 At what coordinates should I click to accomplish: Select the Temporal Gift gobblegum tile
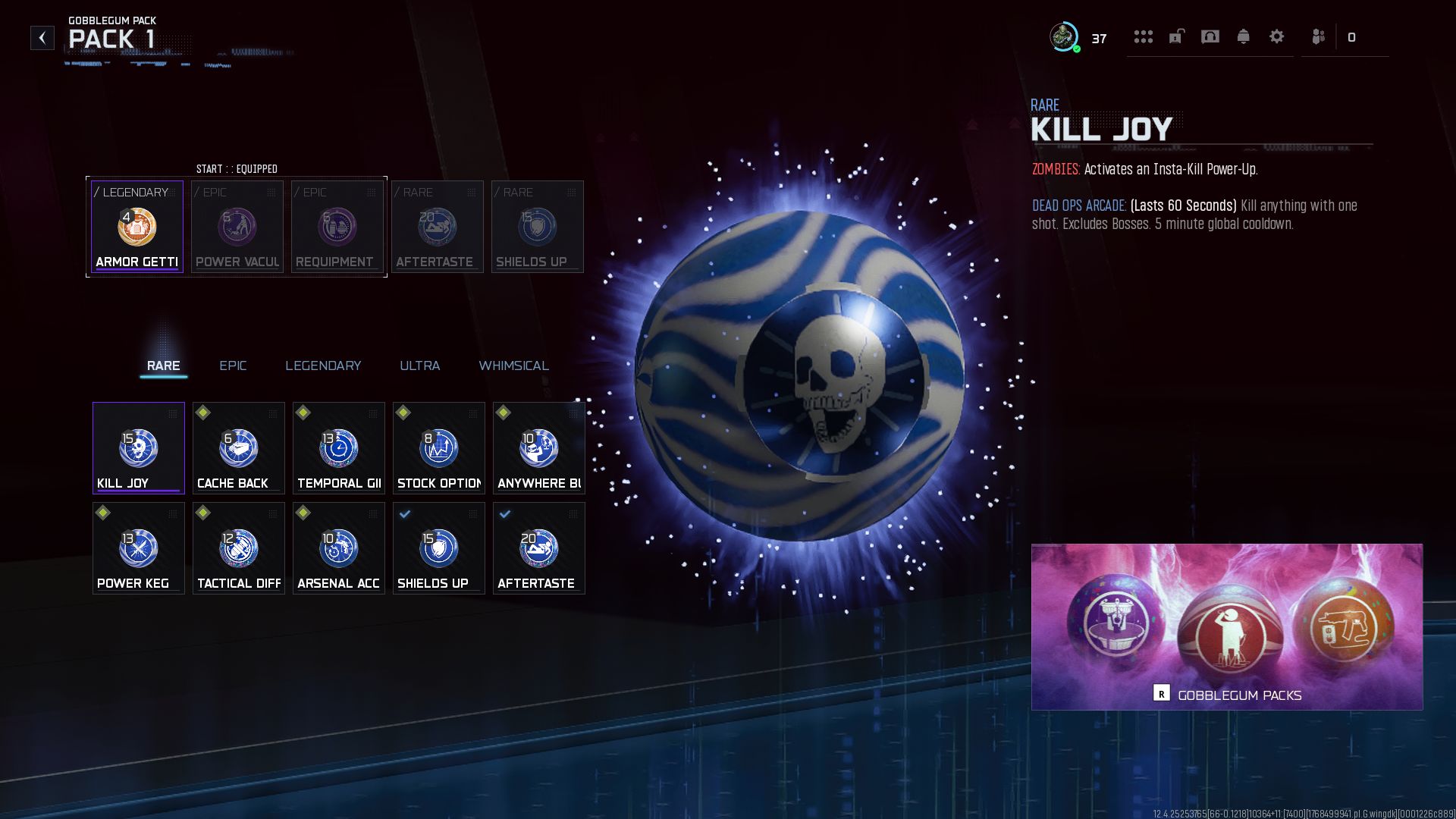click(338, 448)
